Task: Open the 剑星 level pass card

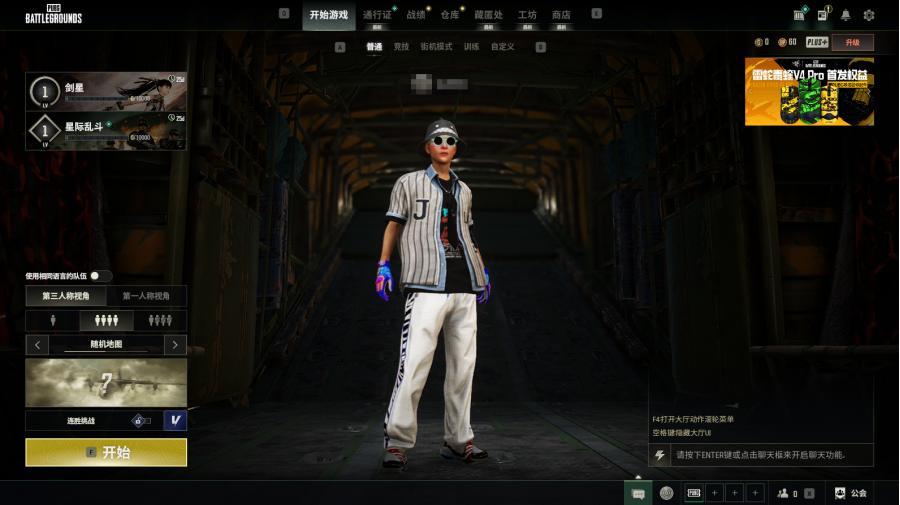Action: 106,90
